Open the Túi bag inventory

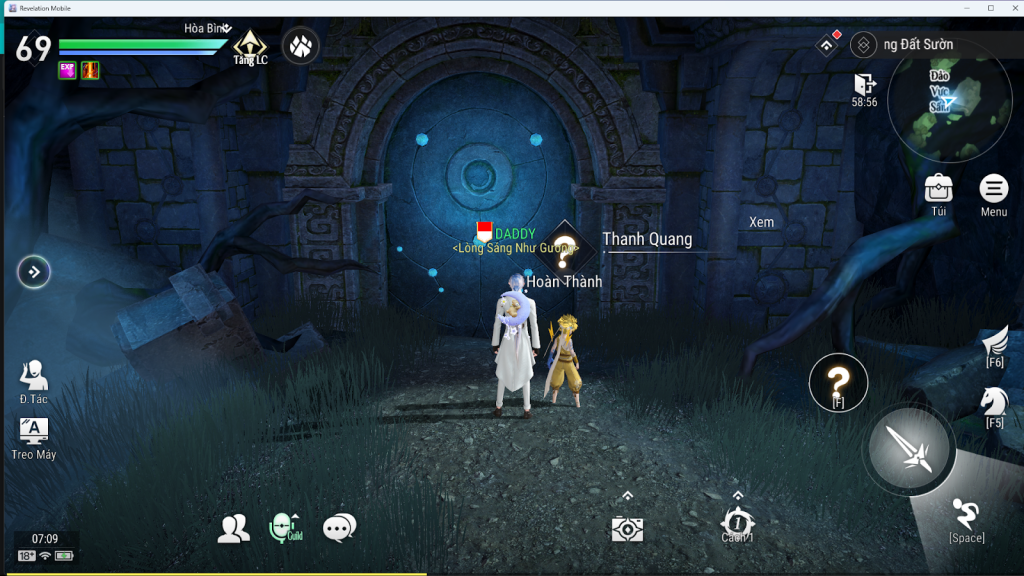pyautogui.click(x=938, y=189)
